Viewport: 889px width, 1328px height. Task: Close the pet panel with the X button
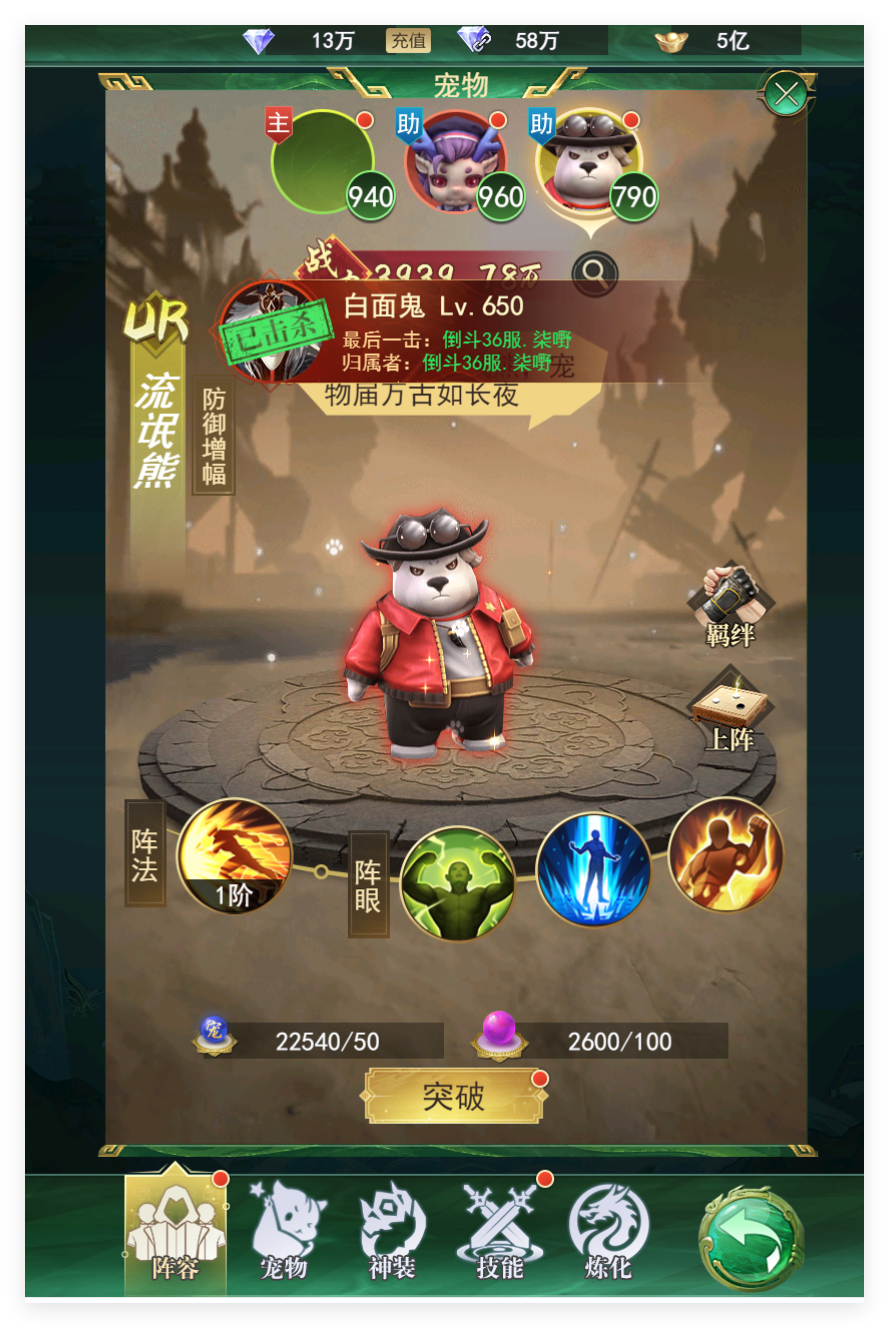[787, 95]
